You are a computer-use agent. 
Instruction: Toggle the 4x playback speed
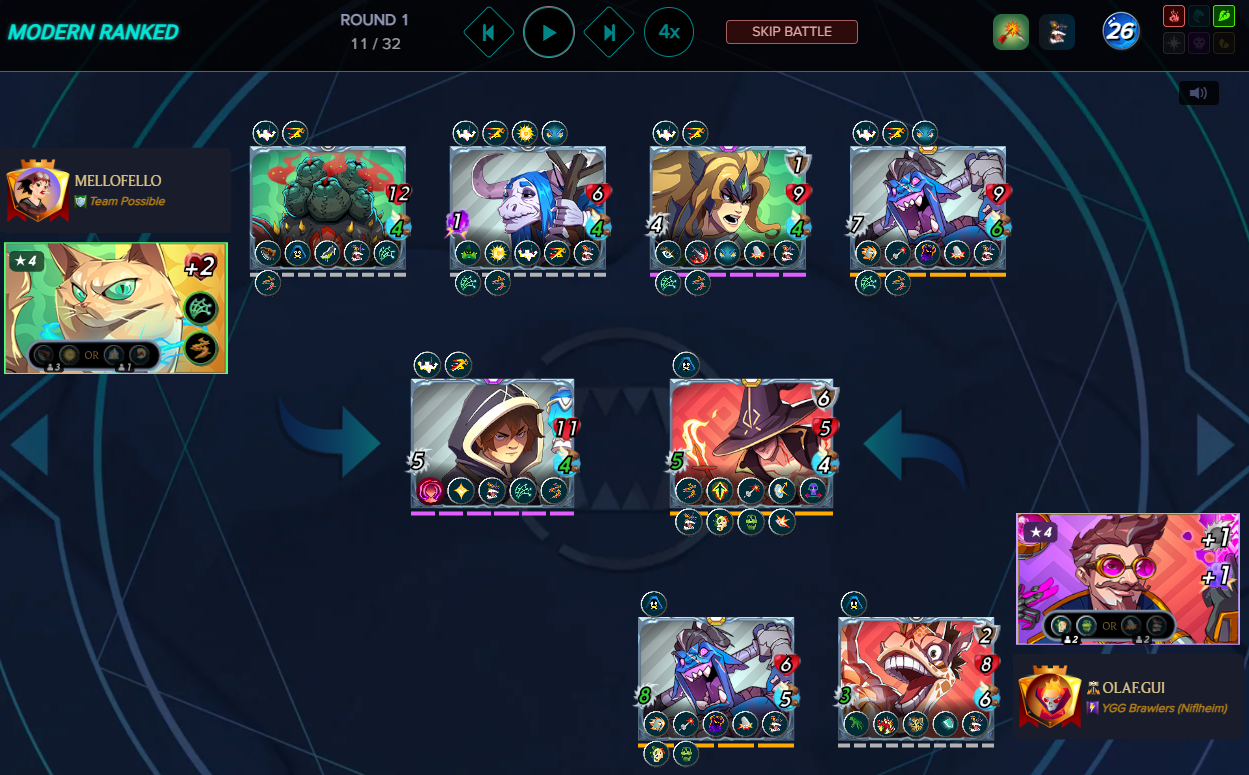[669, 32]
